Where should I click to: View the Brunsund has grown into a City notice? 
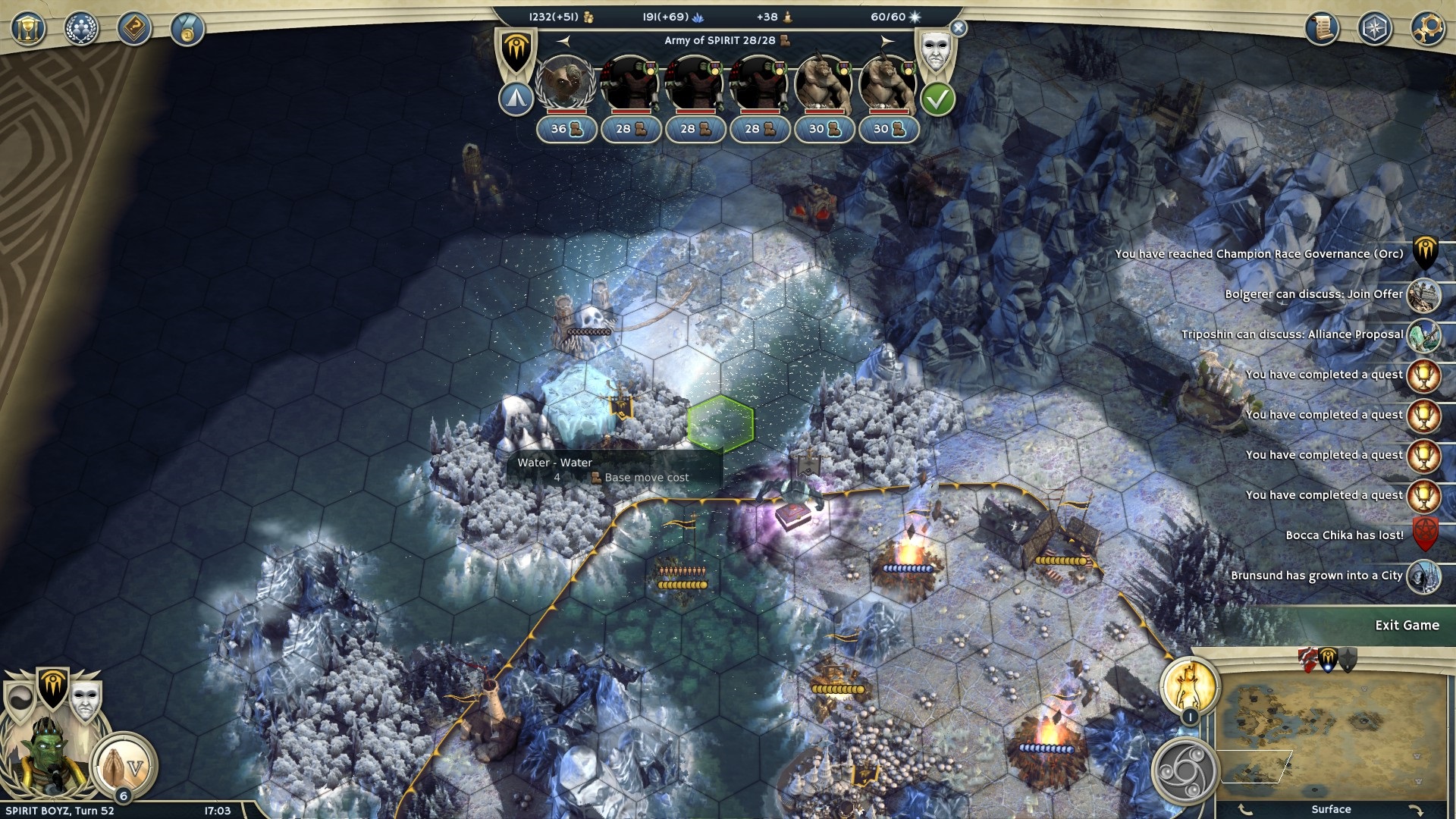click(x=1423, y=576)
